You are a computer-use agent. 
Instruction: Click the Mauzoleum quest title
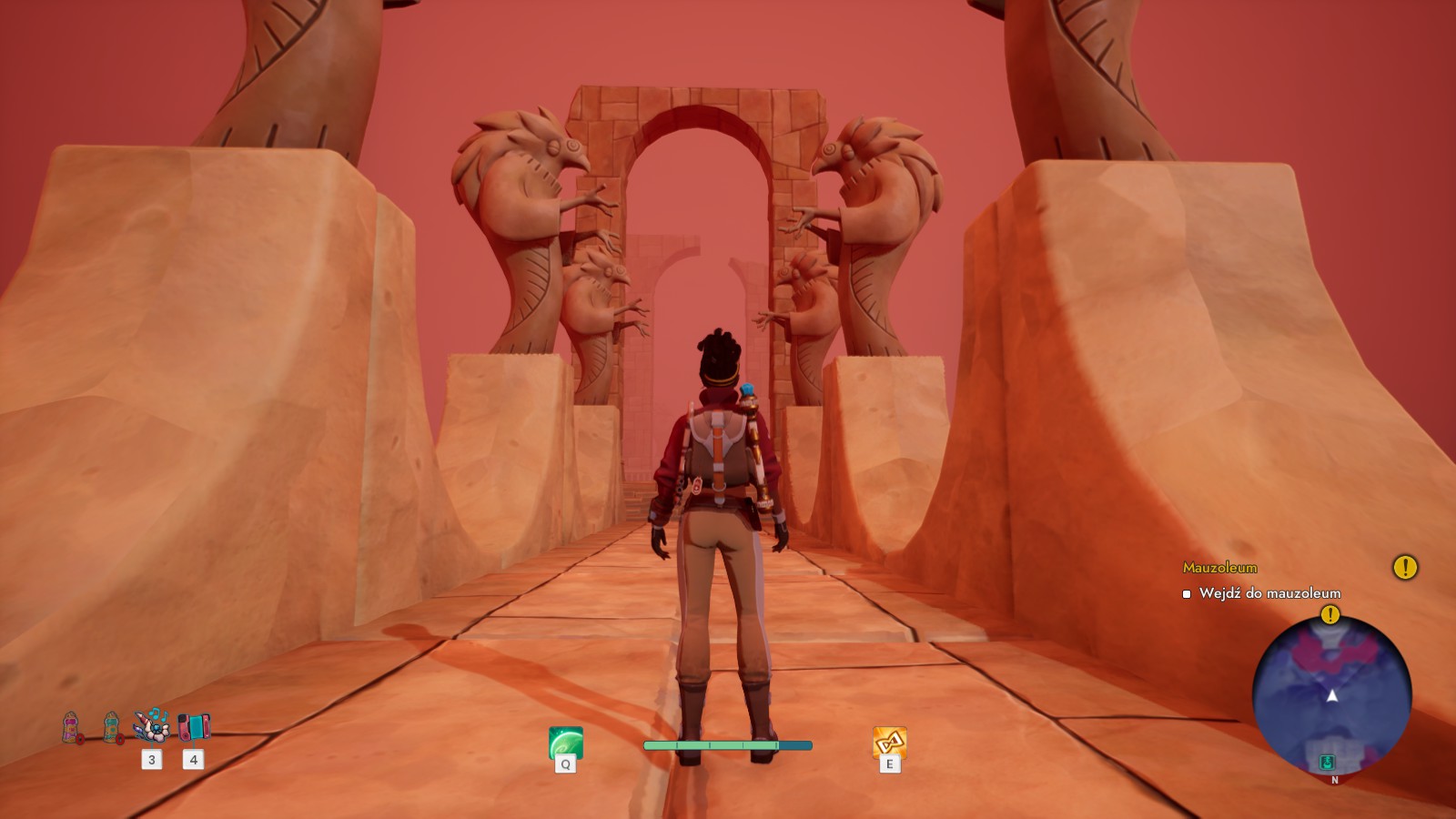coord(1219,568)
